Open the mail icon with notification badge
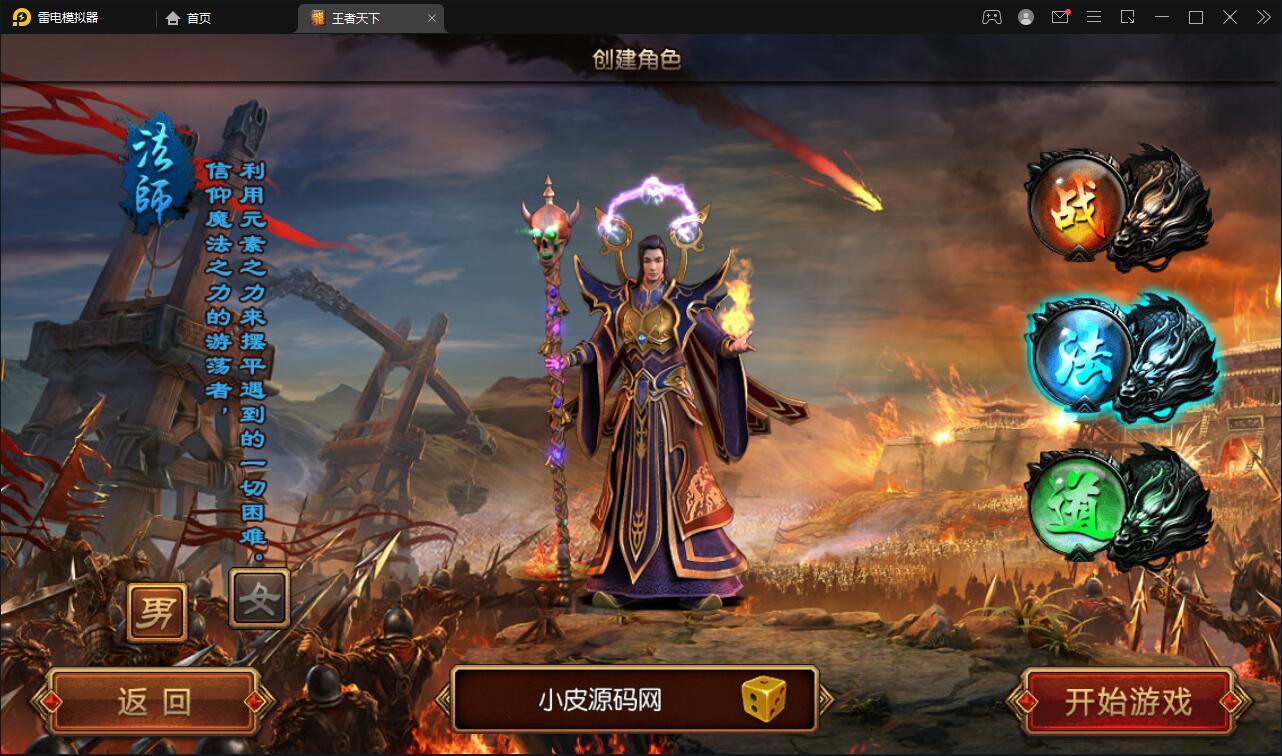This screenshot has height=756, width=1282. coord(1060,17)
